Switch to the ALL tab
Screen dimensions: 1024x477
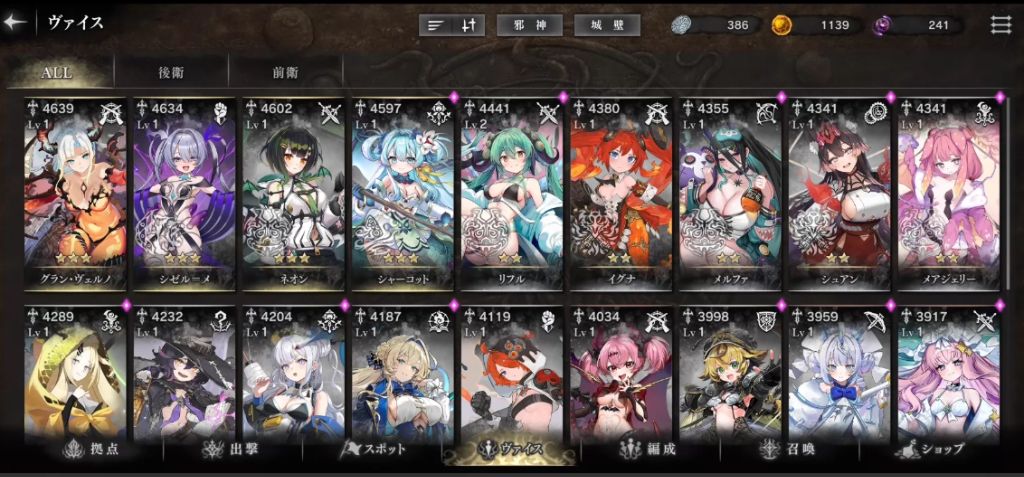[57, 73]
